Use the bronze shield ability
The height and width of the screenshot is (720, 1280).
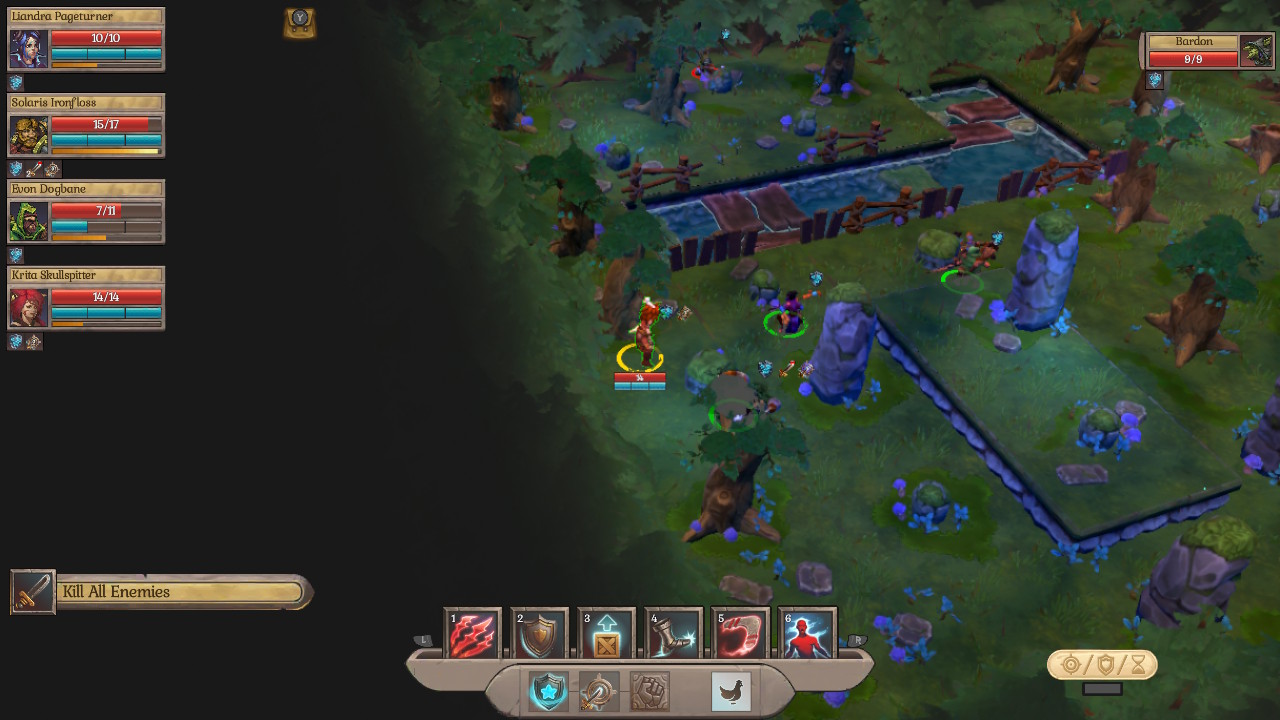click(539, 634)
